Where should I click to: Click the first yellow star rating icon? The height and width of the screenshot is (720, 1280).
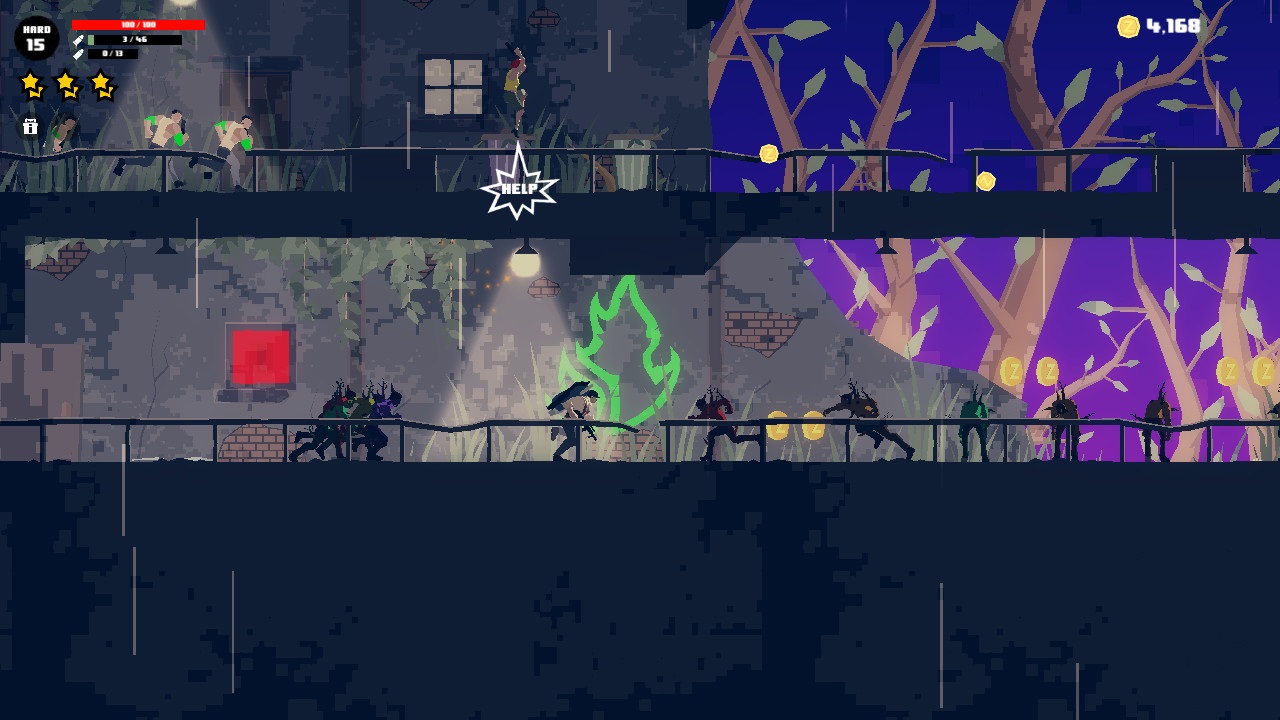coord(31,84)
